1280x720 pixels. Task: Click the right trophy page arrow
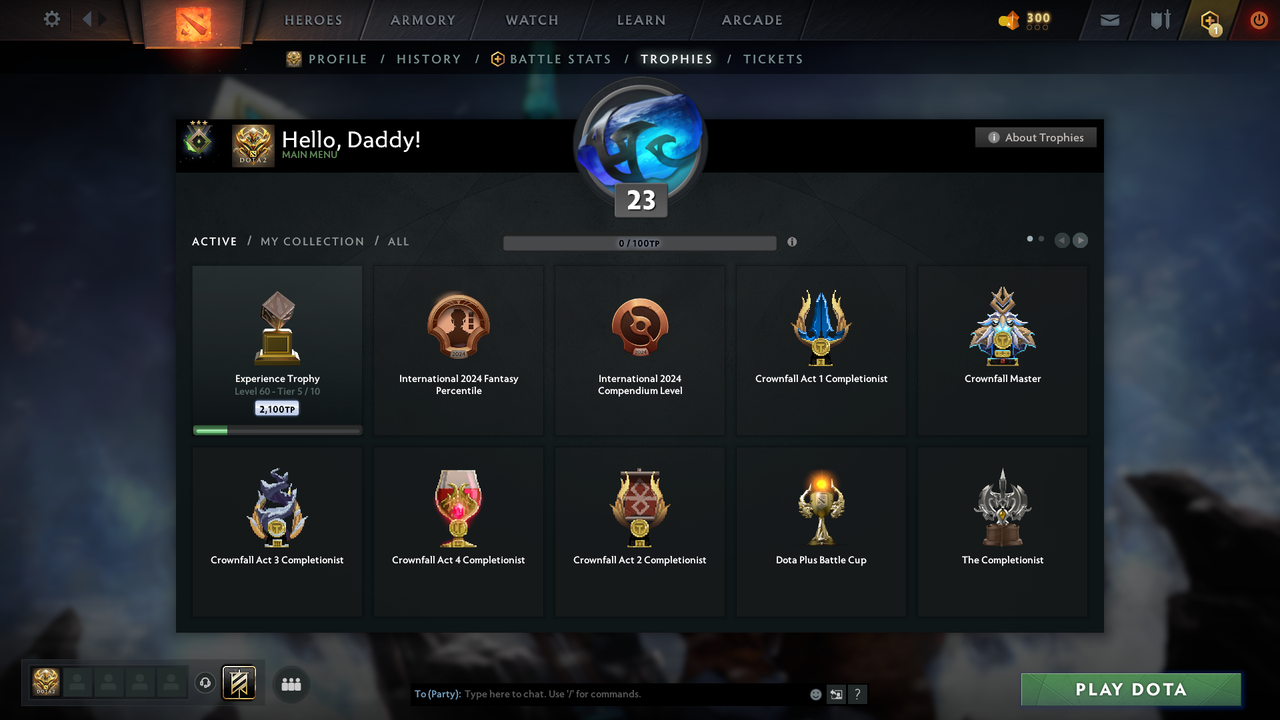tap(1080, 240)
